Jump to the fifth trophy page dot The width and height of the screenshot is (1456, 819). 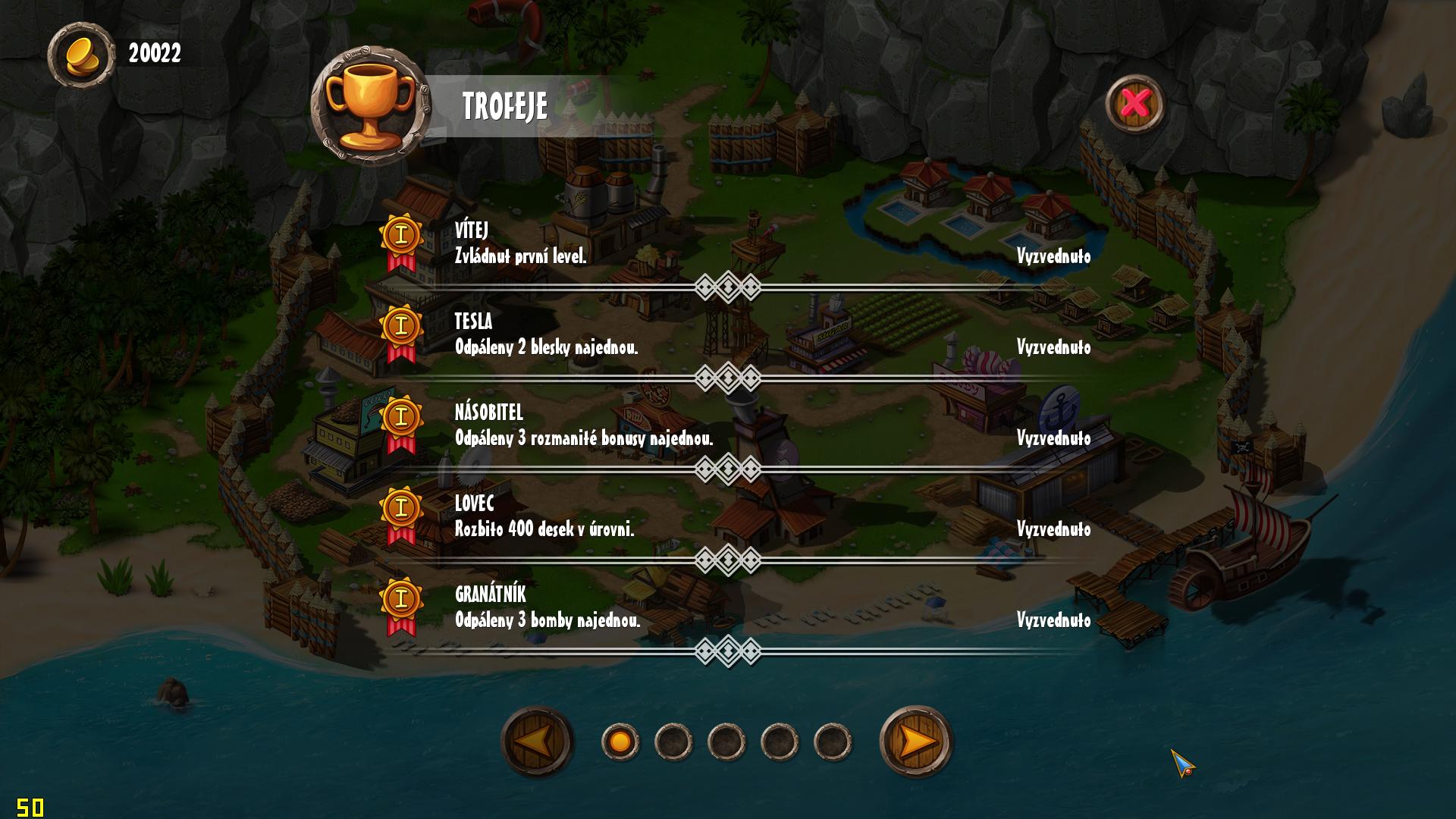tap(833, 742)
